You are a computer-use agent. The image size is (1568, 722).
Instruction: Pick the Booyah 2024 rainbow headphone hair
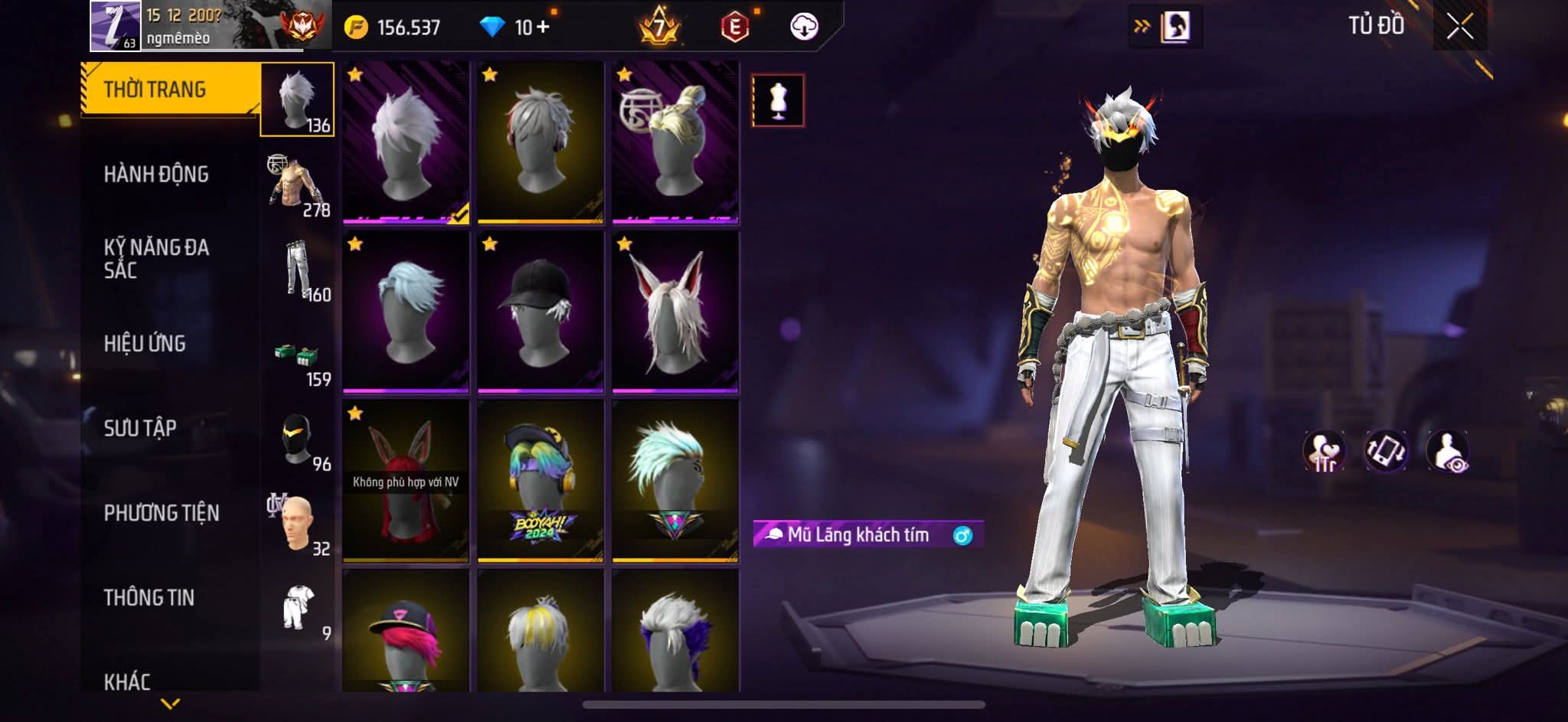[540, 481]
